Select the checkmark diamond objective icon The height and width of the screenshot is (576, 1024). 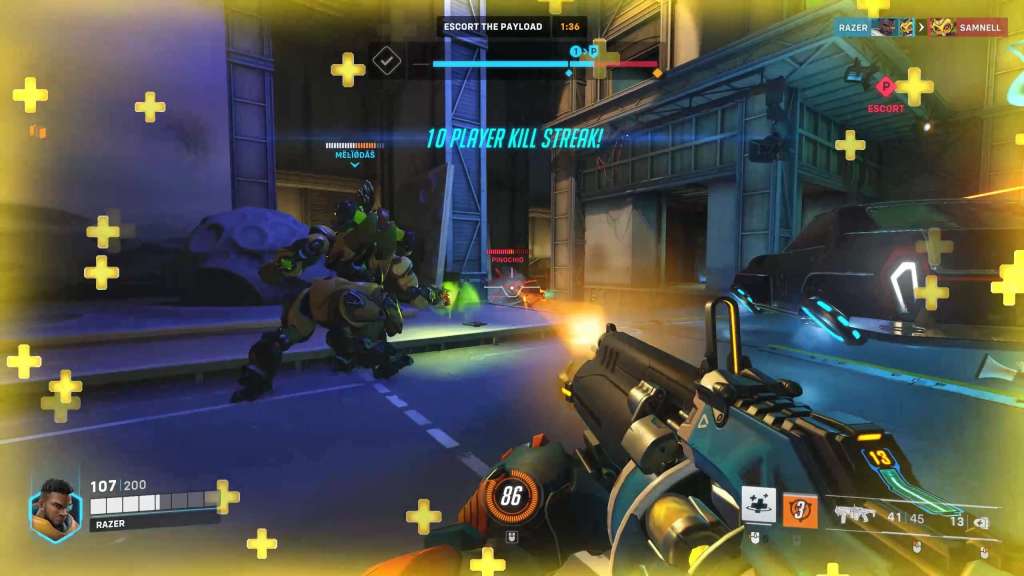386,60
